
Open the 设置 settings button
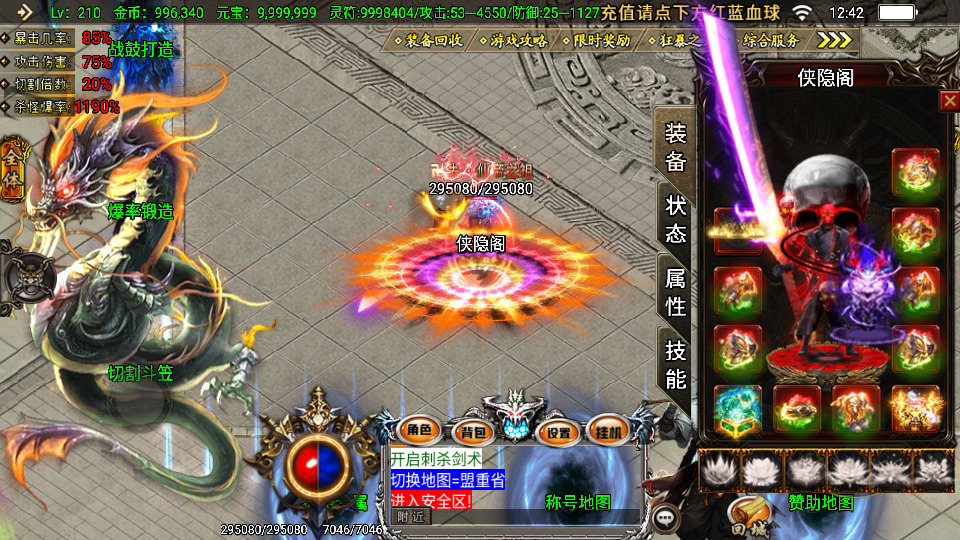point(559,431)
